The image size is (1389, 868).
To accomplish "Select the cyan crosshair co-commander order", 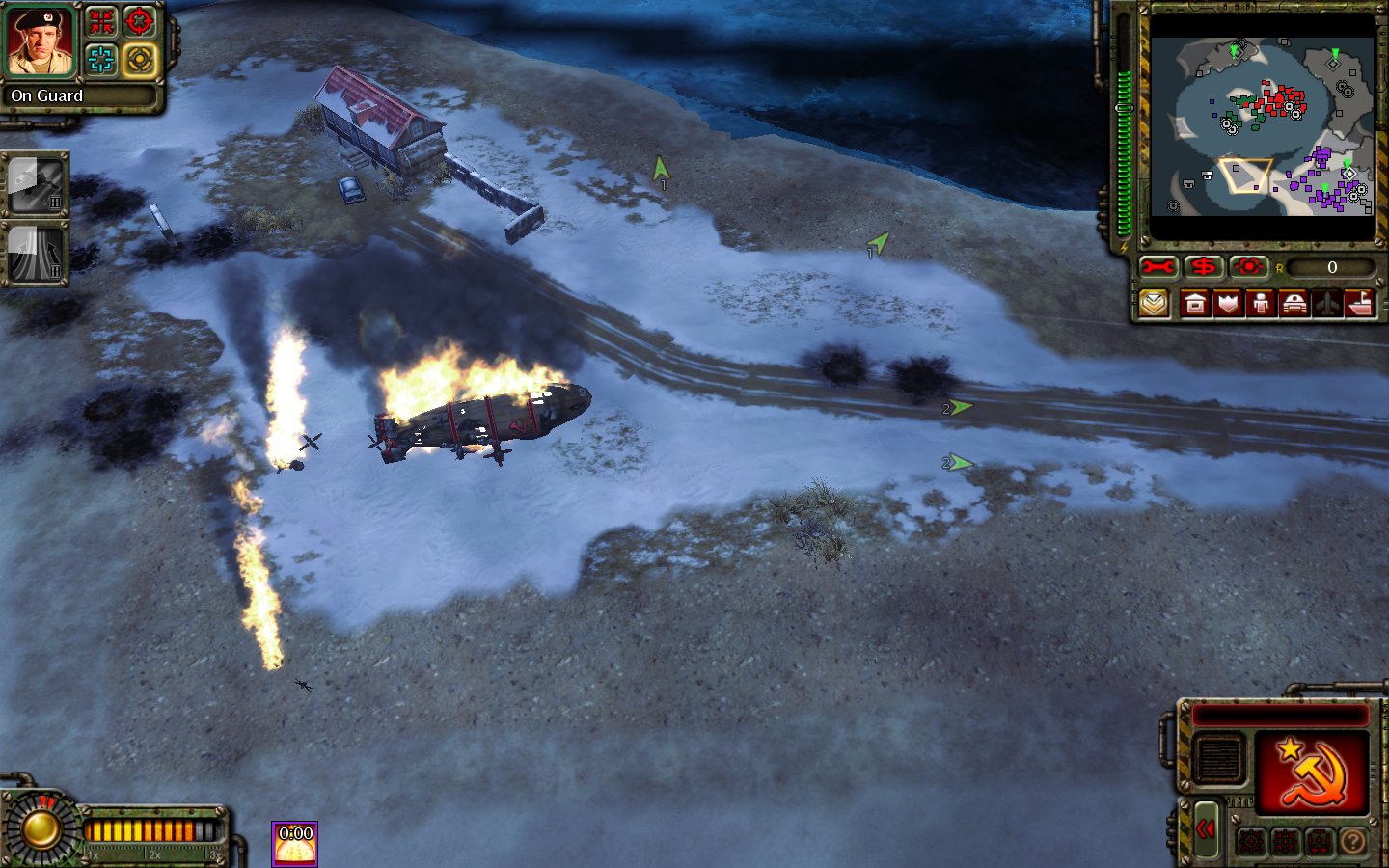I will coord(101,60).
